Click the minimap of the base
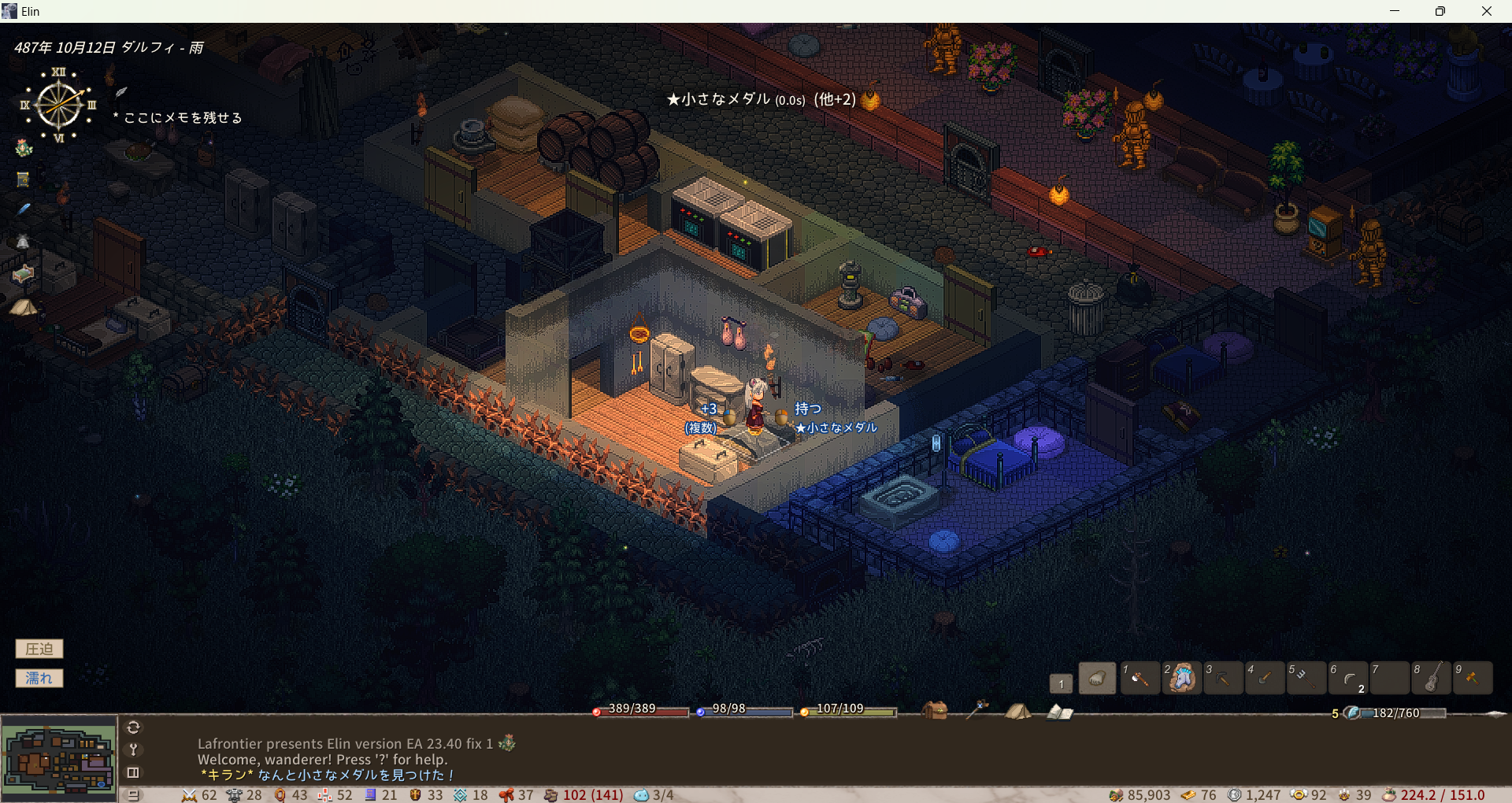1512x803 pixels. point(59,758)
